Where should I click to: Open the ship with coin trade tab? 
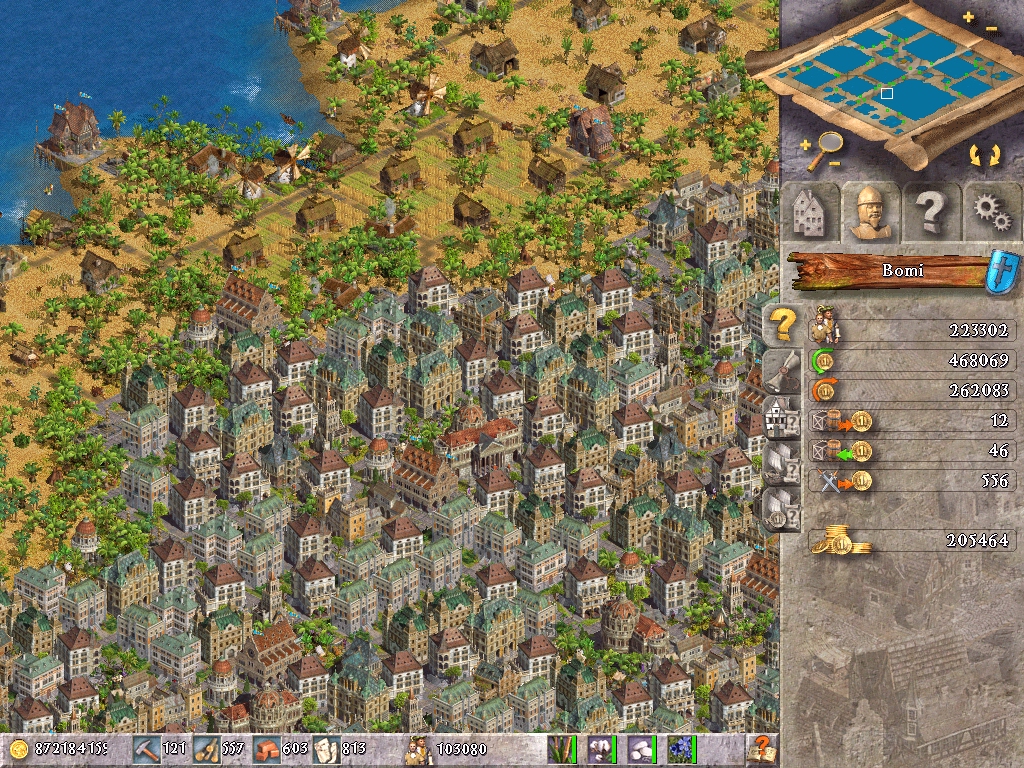tap(782, 508)
